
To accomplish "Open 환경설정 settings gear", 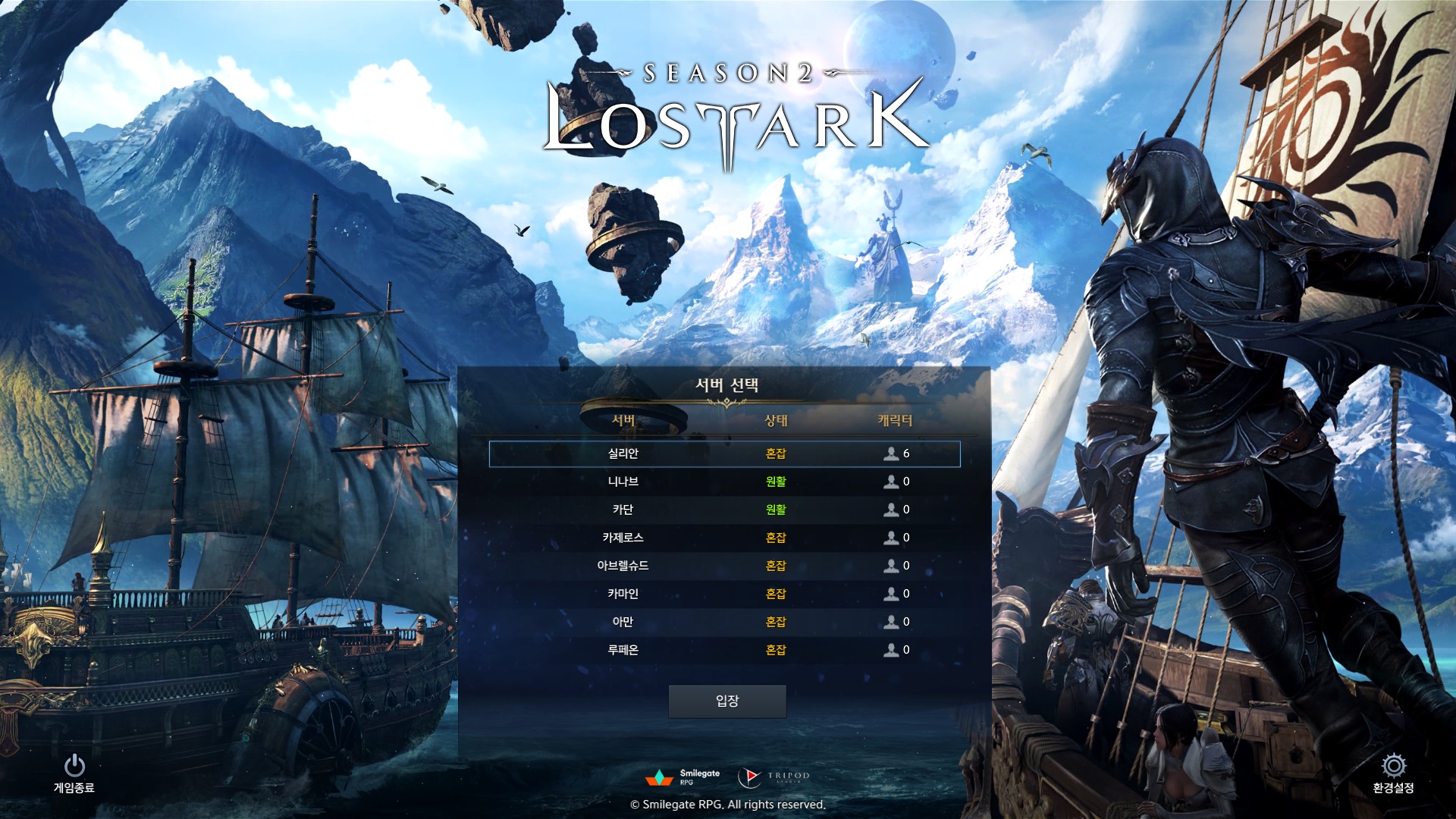I will tap(1393, 773).
